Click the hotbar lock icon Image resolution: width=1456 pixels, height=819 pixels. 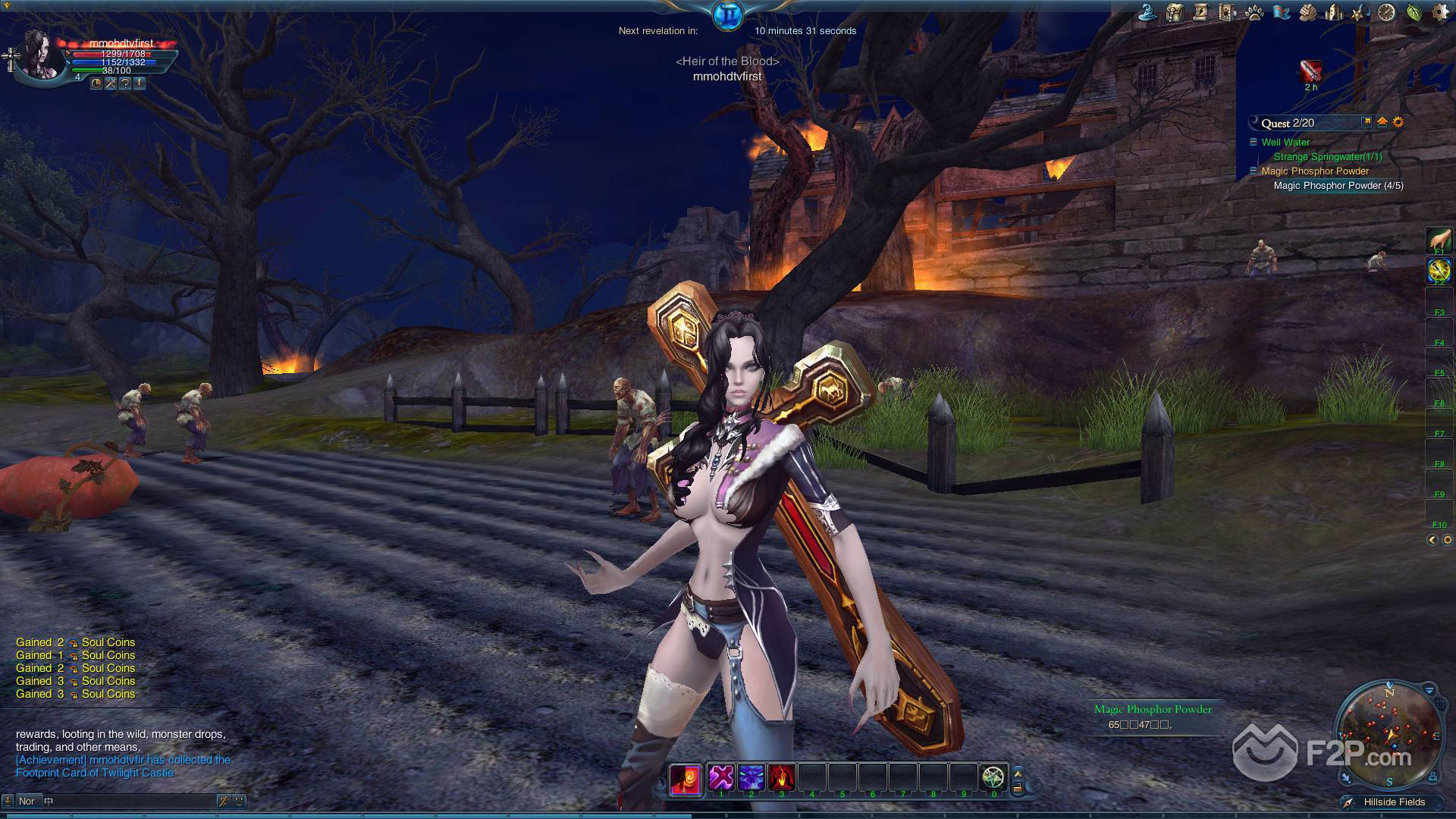tap(1018, 788)
